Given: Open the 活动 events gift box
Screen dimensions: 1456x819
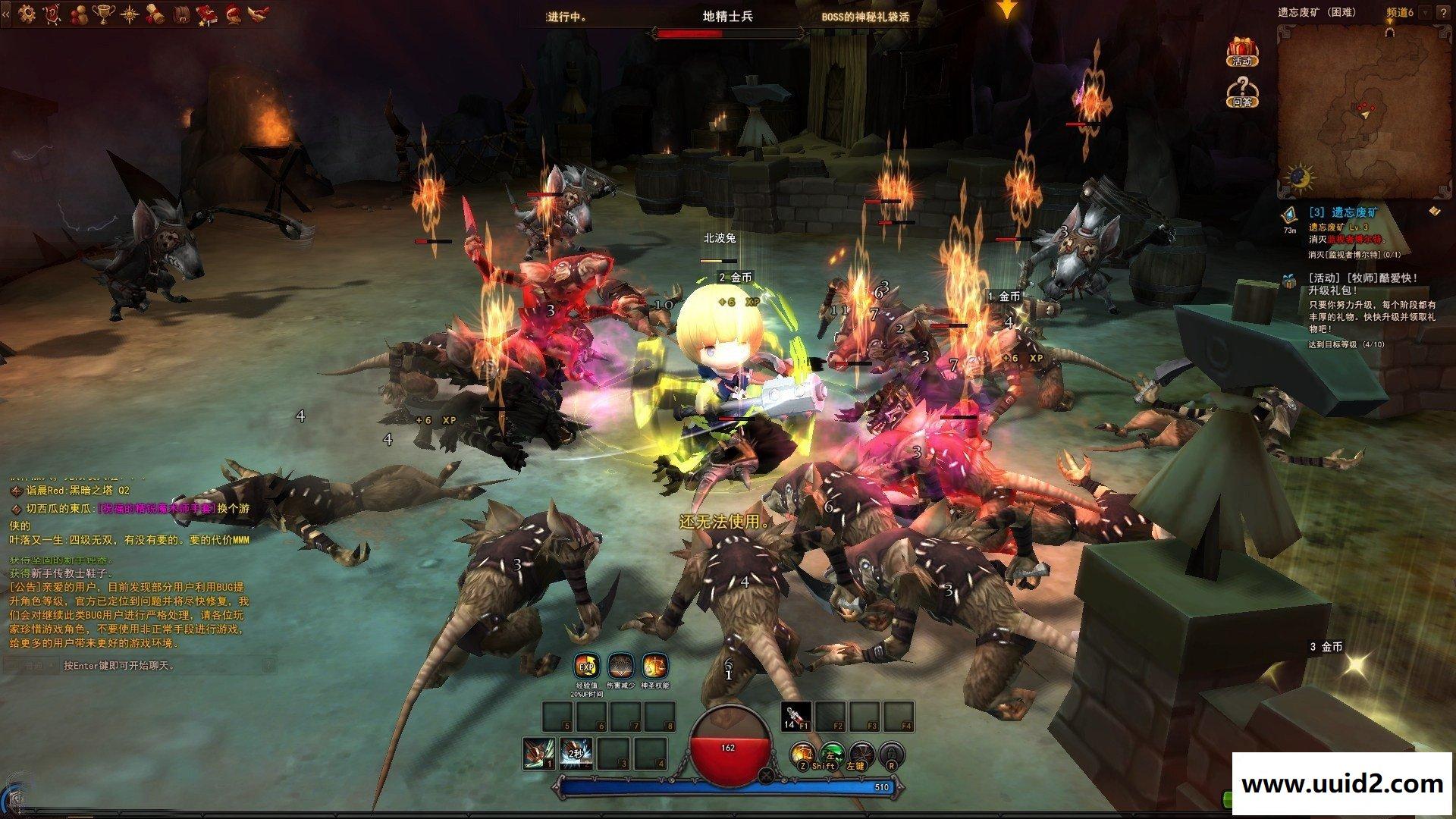Looking at the screenshot, I should [1241, 51].
